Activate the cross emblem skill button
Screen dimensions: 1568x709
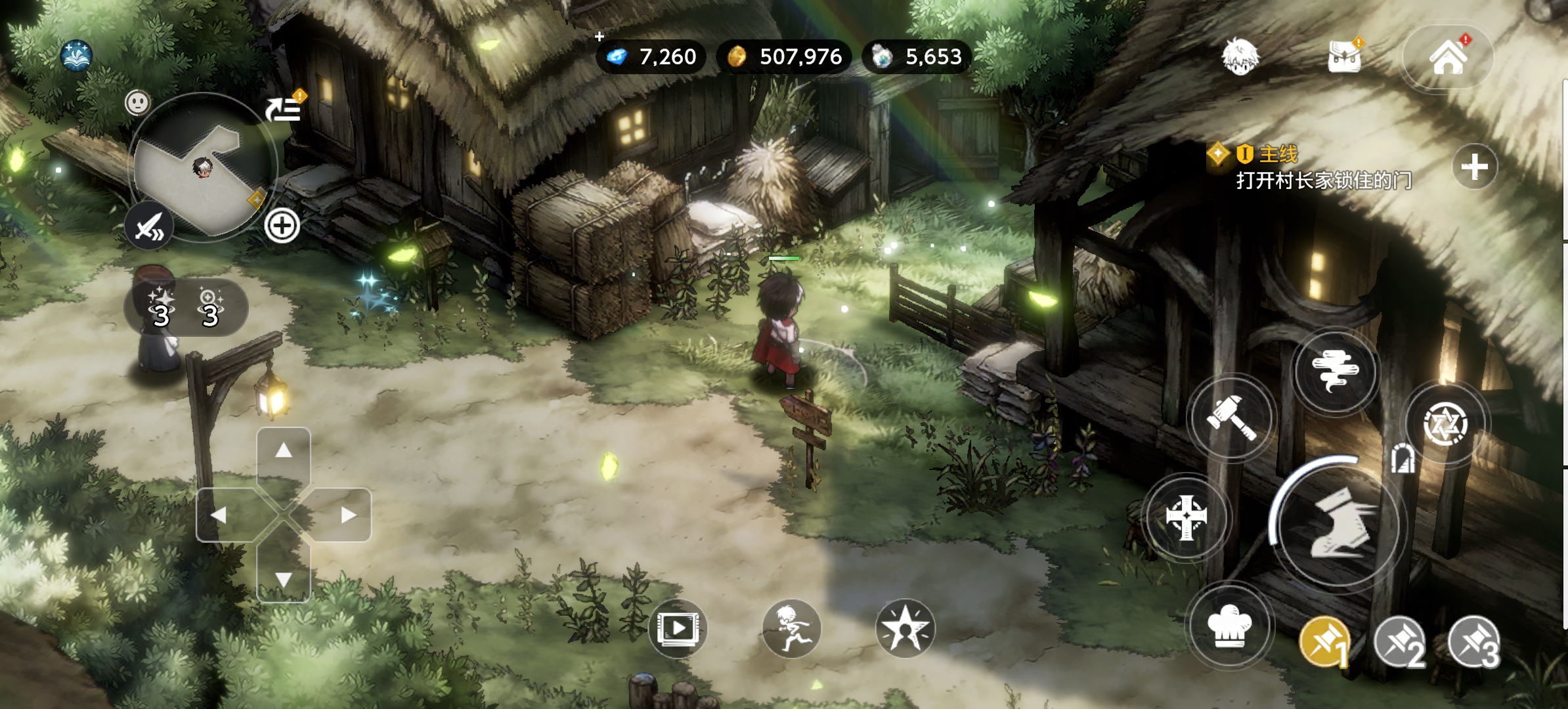1185,517
